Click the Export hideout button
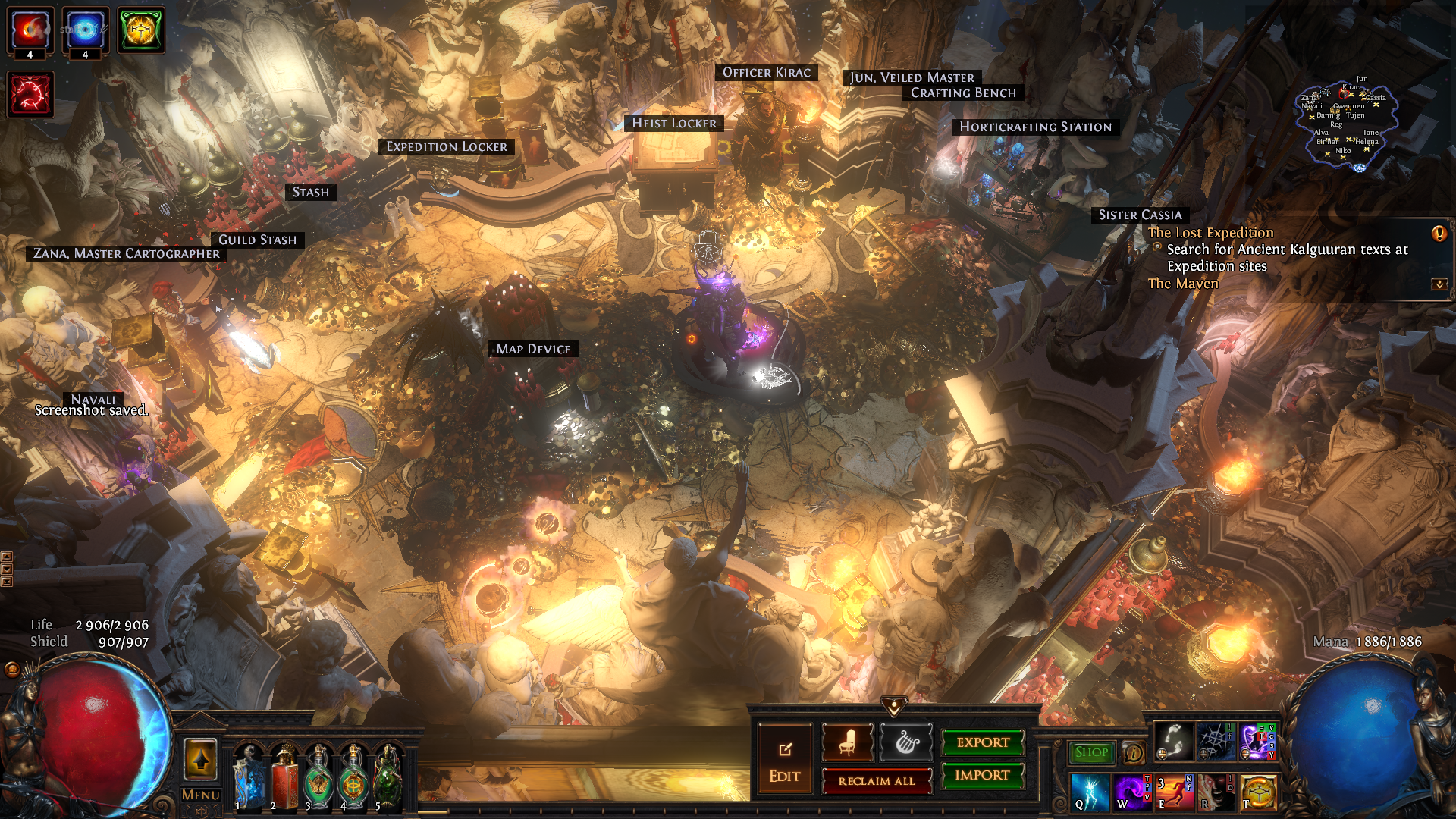Image resolution: width=1456 pixels, height=819 pixels. pos(982,742)
